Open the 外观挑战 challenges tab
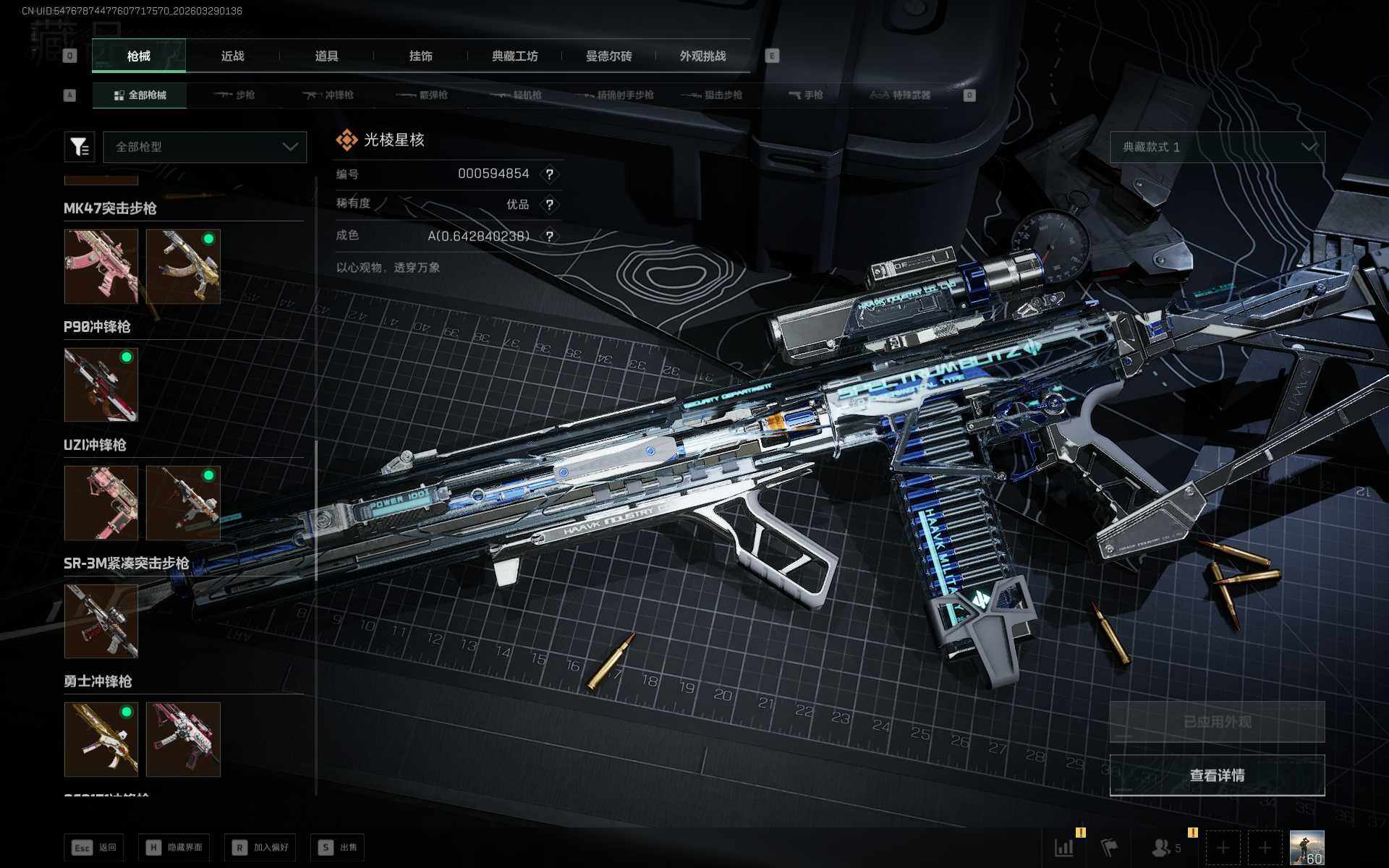This screenshot has width=1389, height=868. [702, 56]
